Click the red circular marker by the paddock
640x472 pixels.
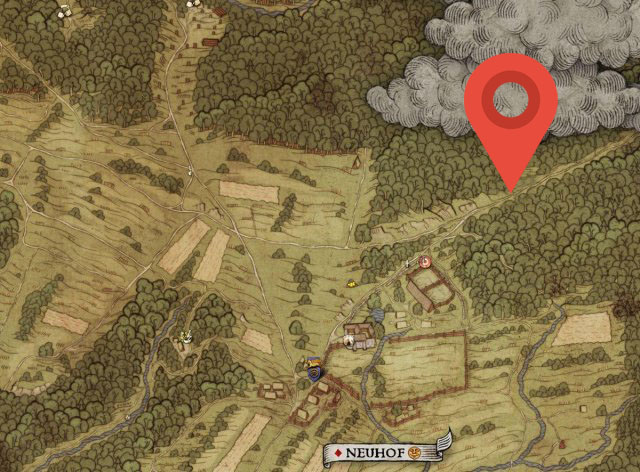pyautogui.click(x=425, y=261)
